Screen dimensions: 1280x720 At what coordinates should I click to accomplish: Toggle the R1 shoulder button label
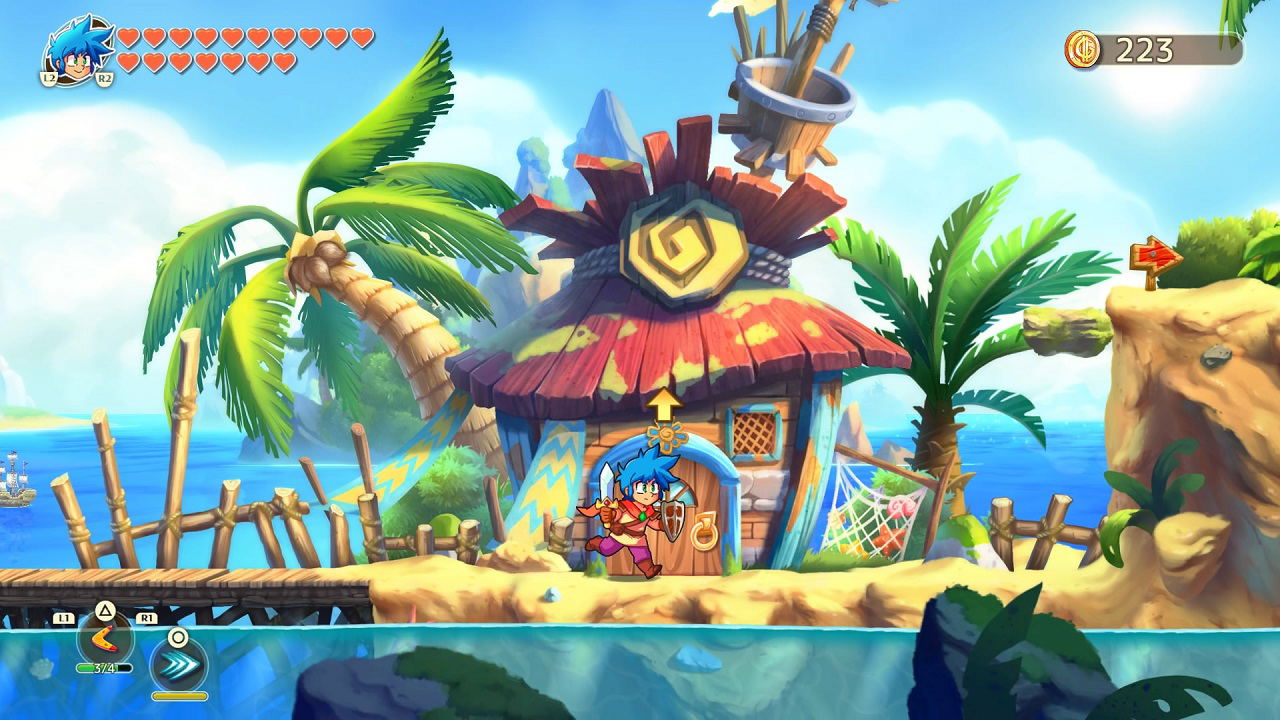pyautogui.click(x=147, y=618)
